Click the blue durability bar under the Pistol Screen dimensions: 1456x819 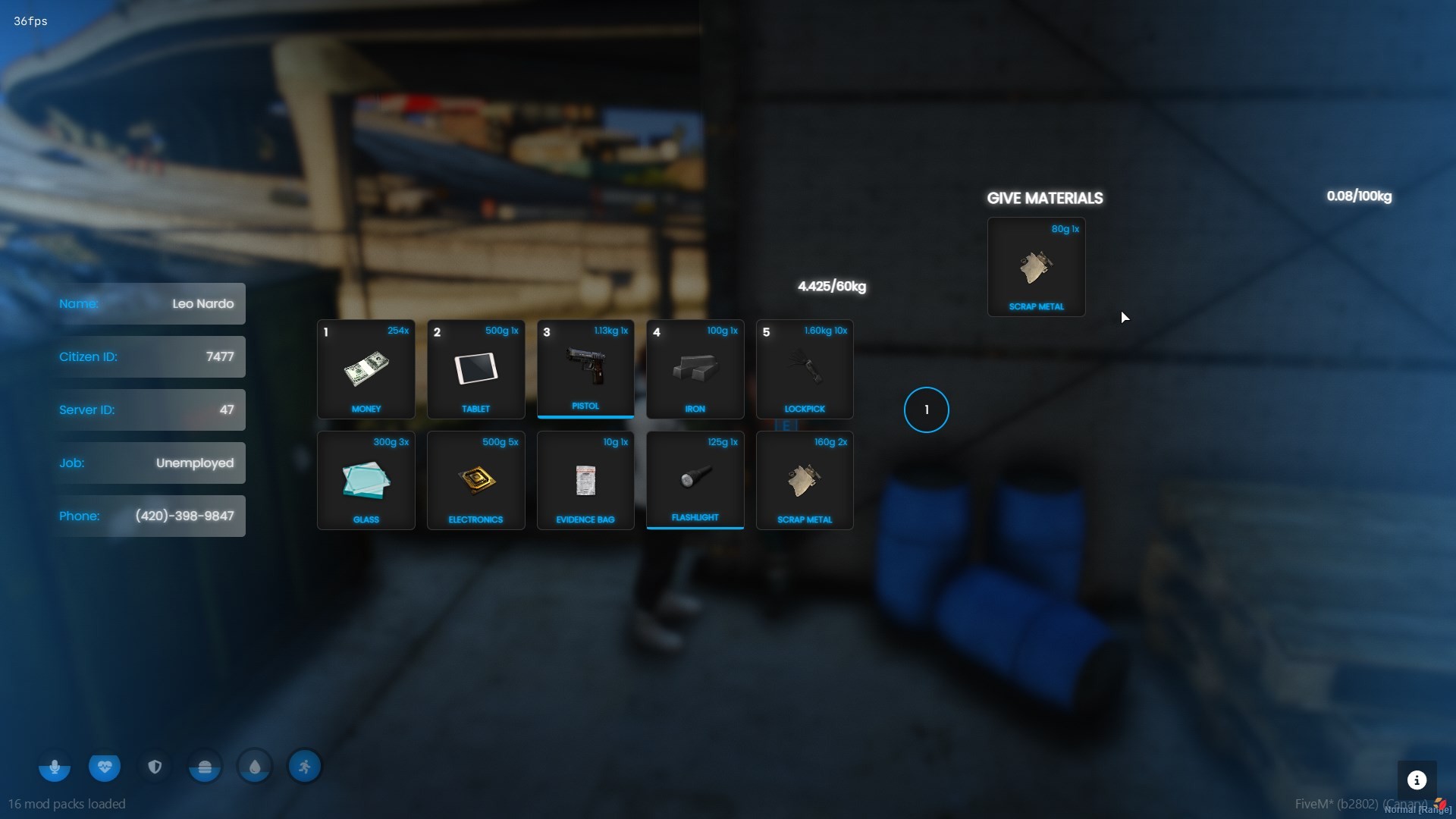click(585, 416)
